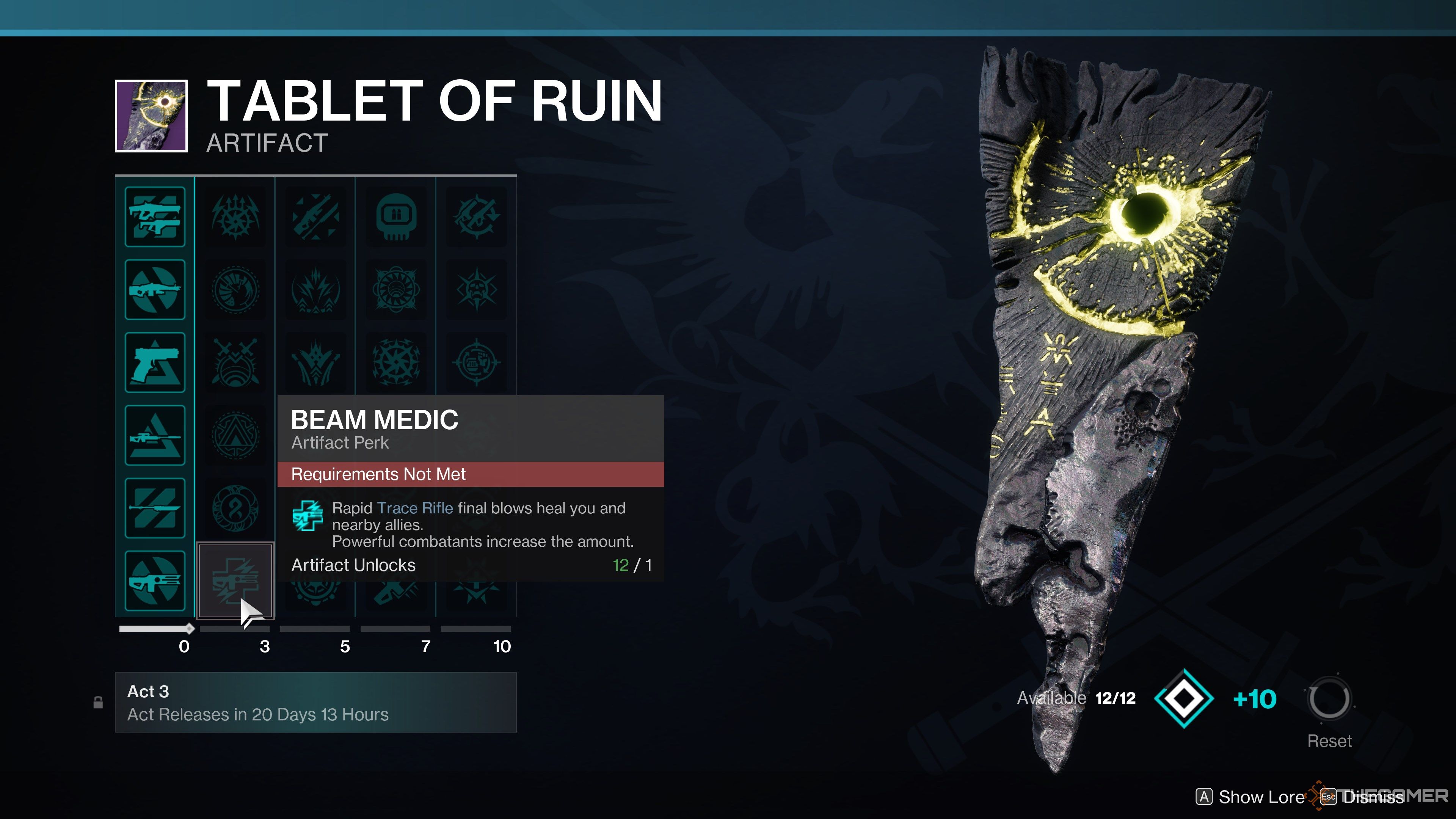Select the crossed swords perk icon
The width and height of the screenshot is (1456, 819).
pos(235,362)
